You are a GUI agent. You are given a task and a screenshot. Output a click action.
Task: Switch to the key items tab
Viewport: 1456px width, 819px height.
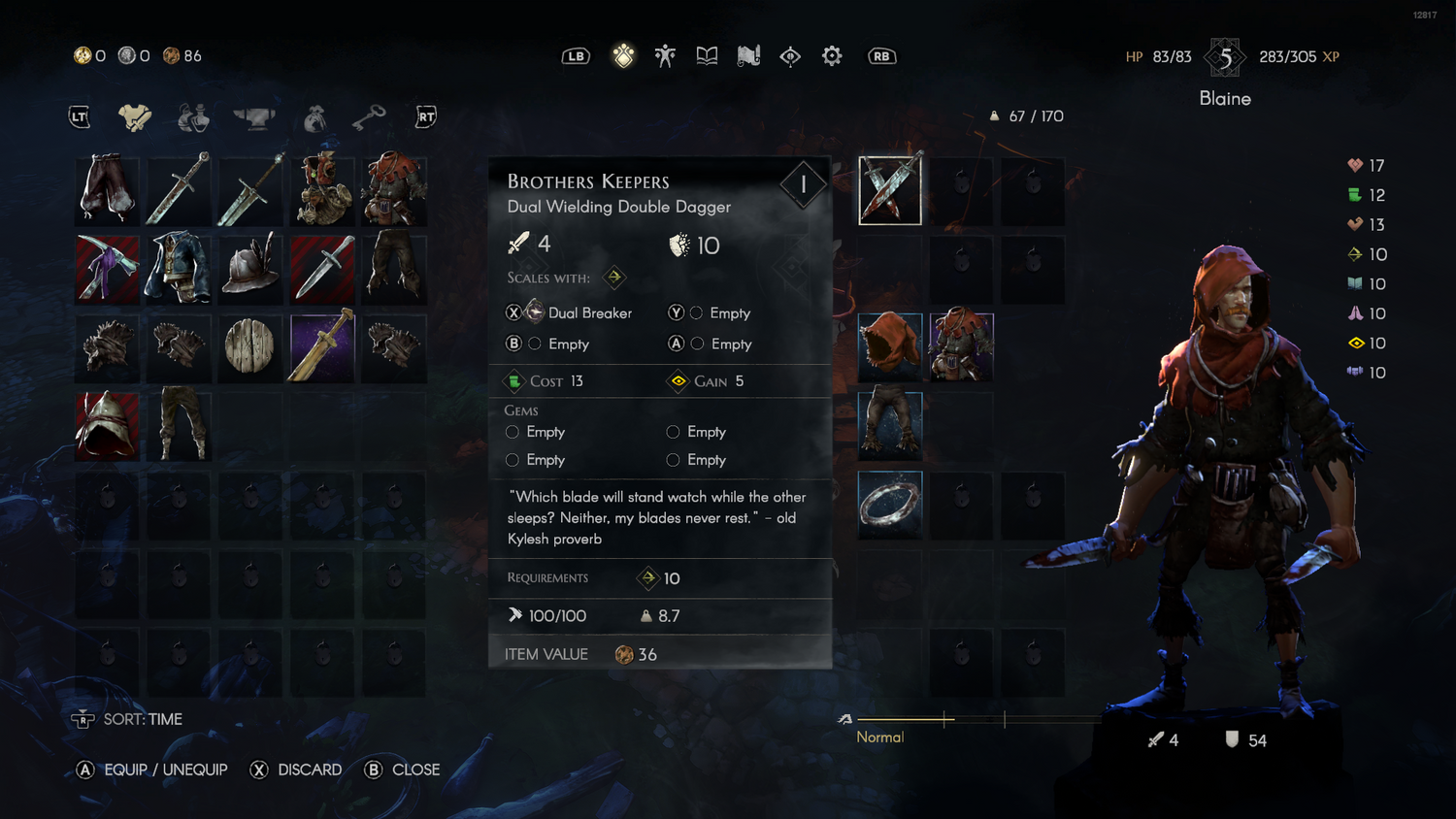tap(369, 117)
